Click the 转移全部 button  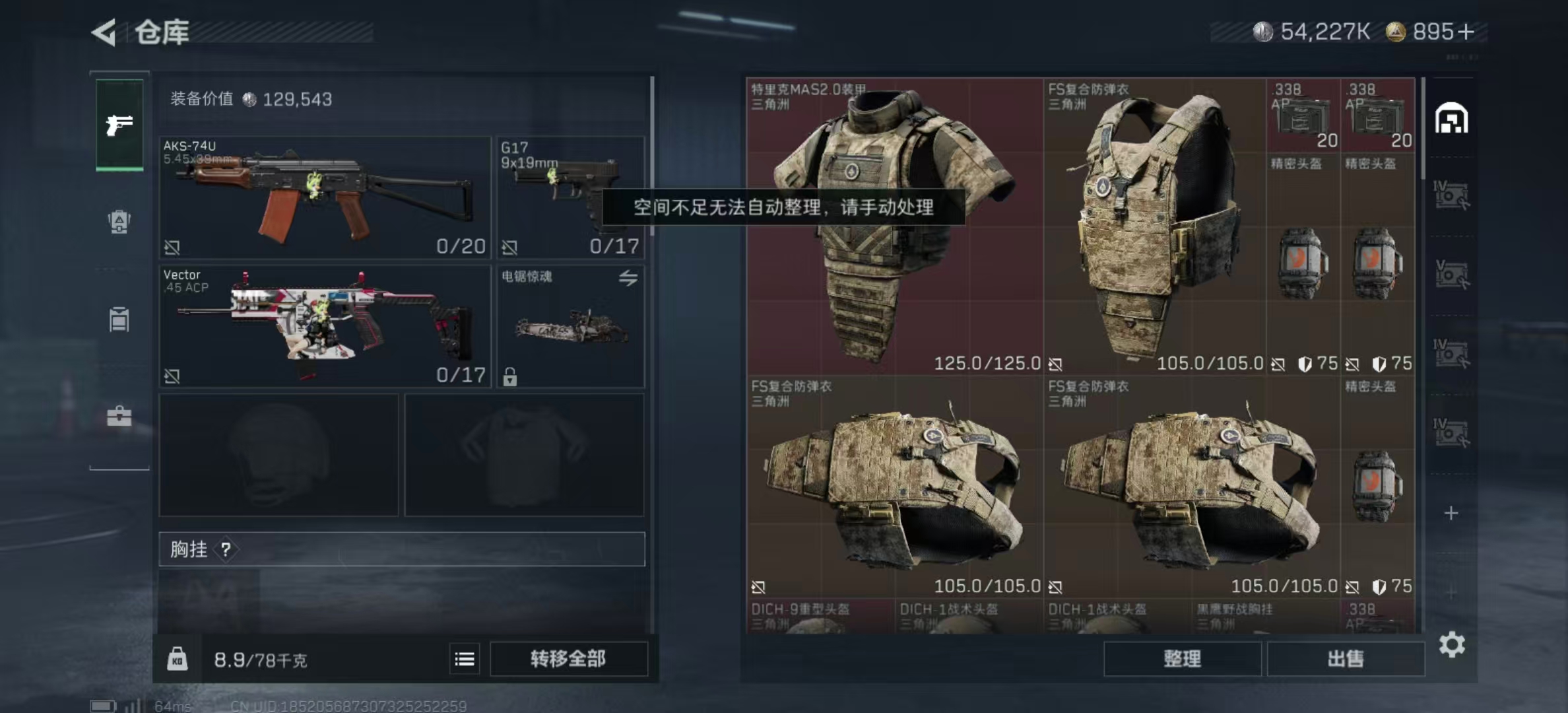tap(568, 659)
